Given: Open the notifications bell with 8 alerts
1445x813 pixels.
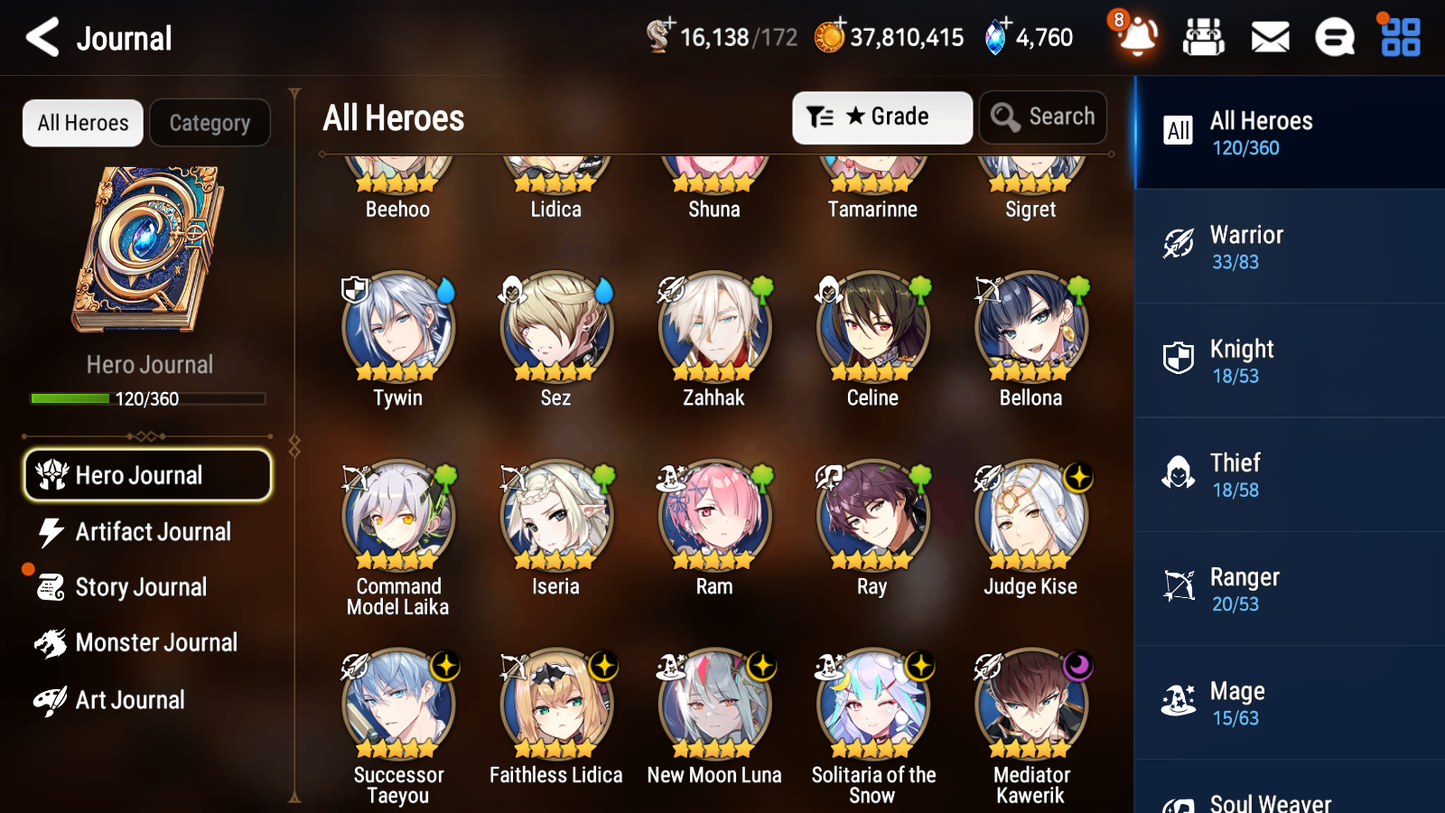Looking at the screenshot, I should pyautogui.click(x=1136, y=36).
